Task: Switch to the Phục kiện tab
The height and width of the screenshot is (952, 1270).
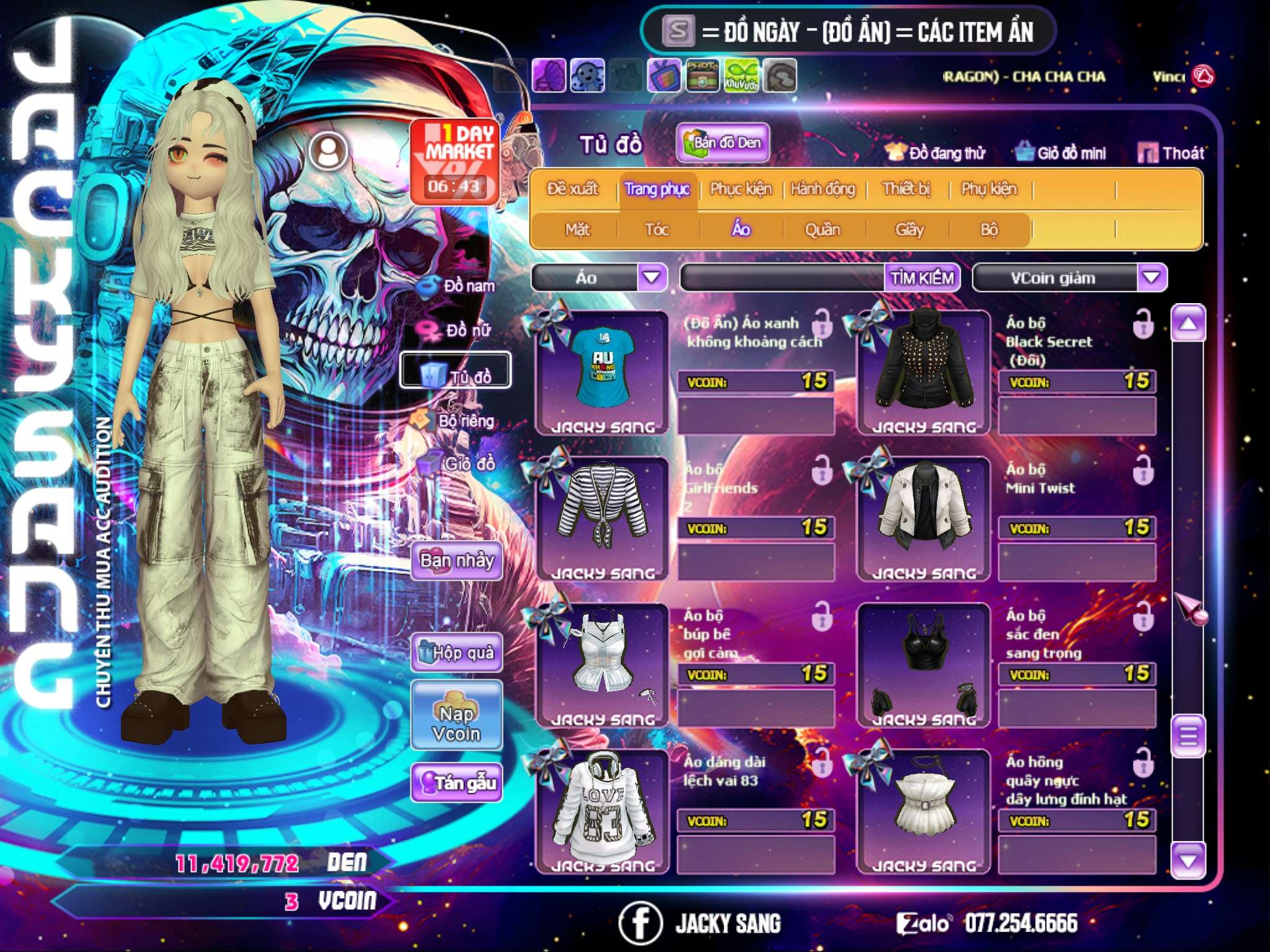Action: (740, 189)
